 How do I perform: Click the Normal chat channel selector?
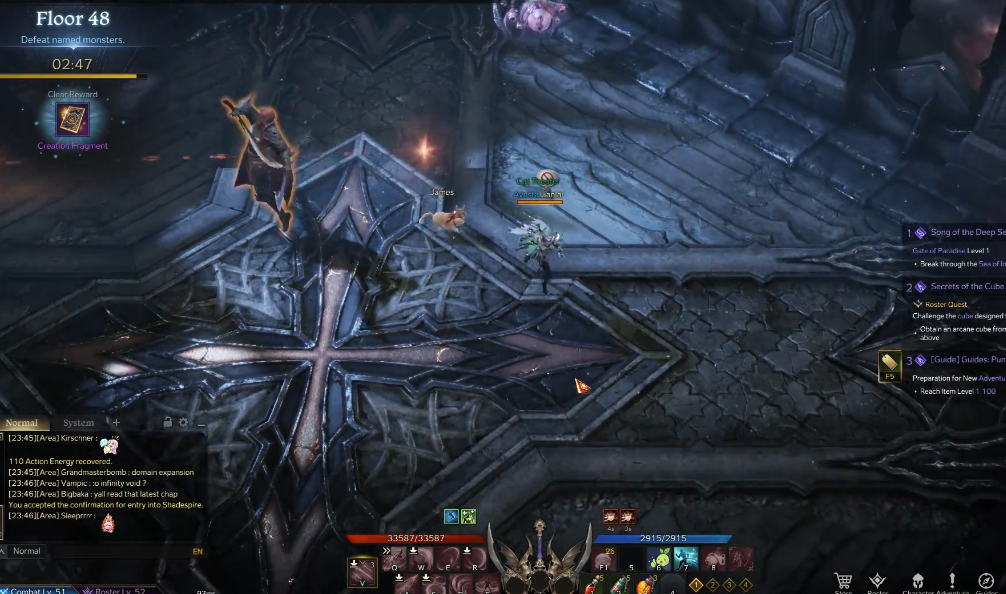(x=26, y=551)
